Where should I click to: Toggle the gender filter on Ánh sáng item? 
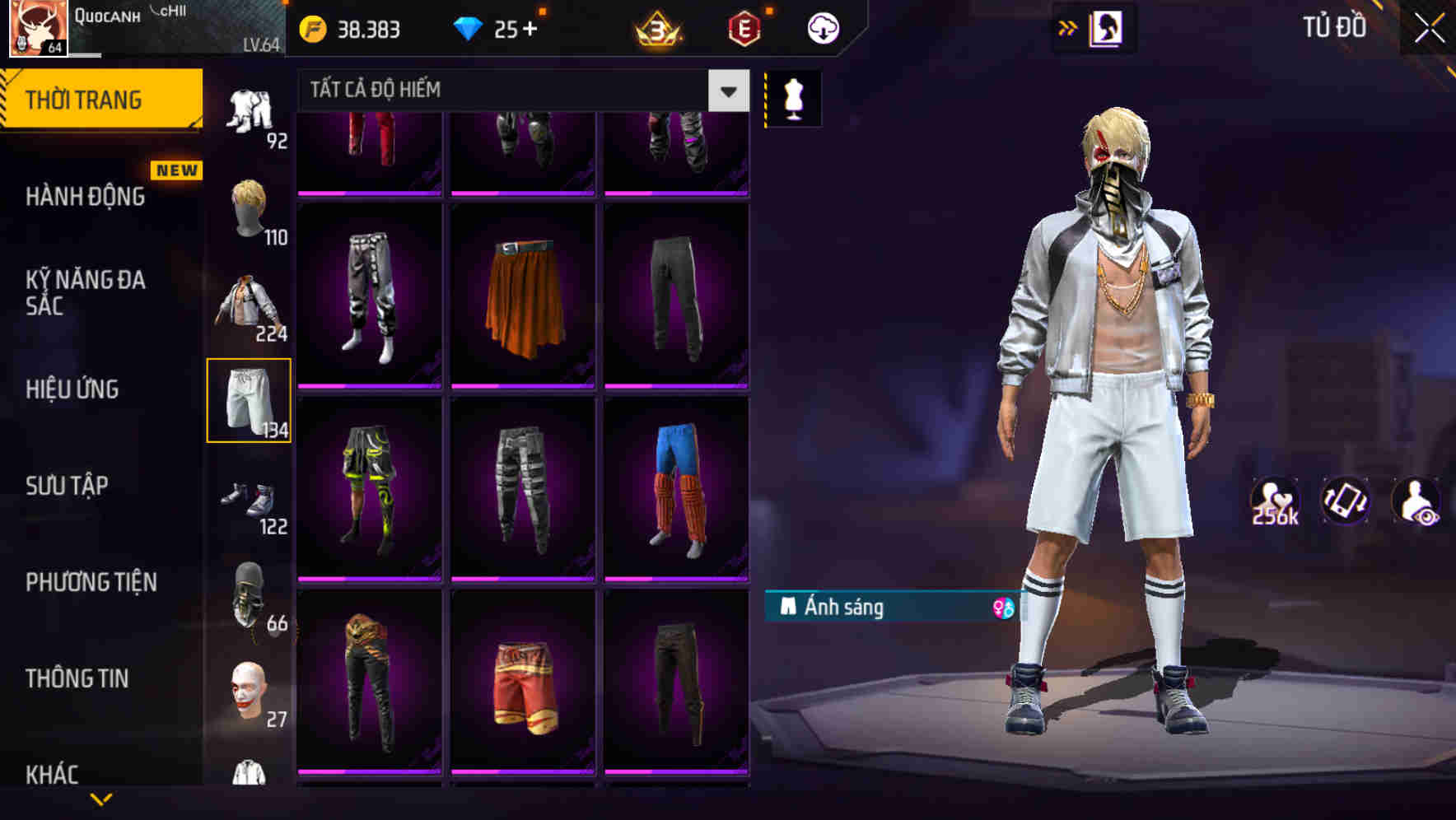tap(1003, 606)
